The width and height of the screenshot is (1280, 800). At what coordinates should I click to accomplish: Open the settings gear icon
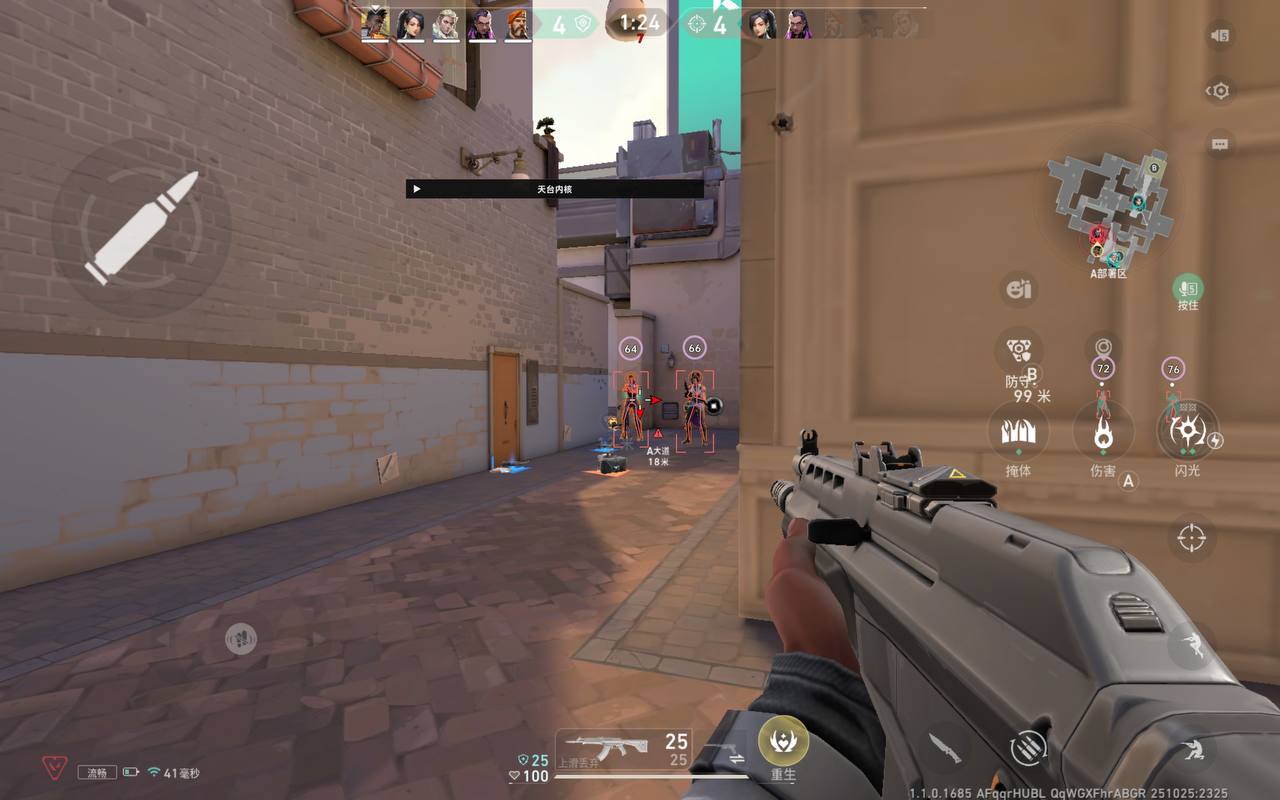coord(1219,91)
